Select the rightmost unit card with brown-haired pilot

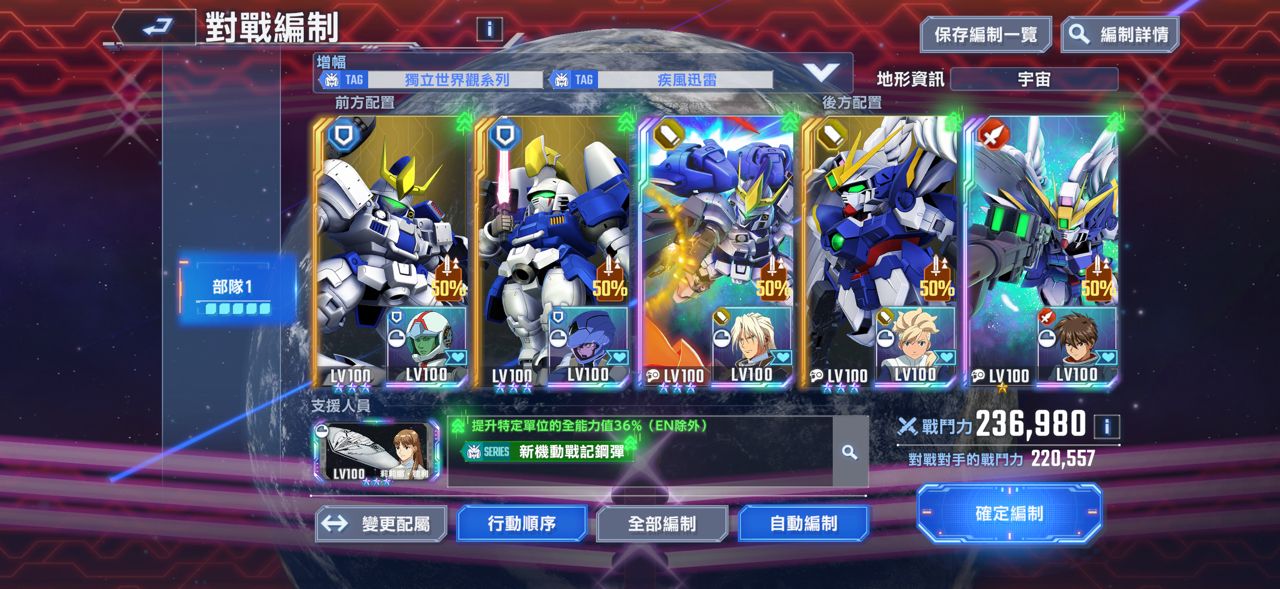click(x=1041, y=250)
